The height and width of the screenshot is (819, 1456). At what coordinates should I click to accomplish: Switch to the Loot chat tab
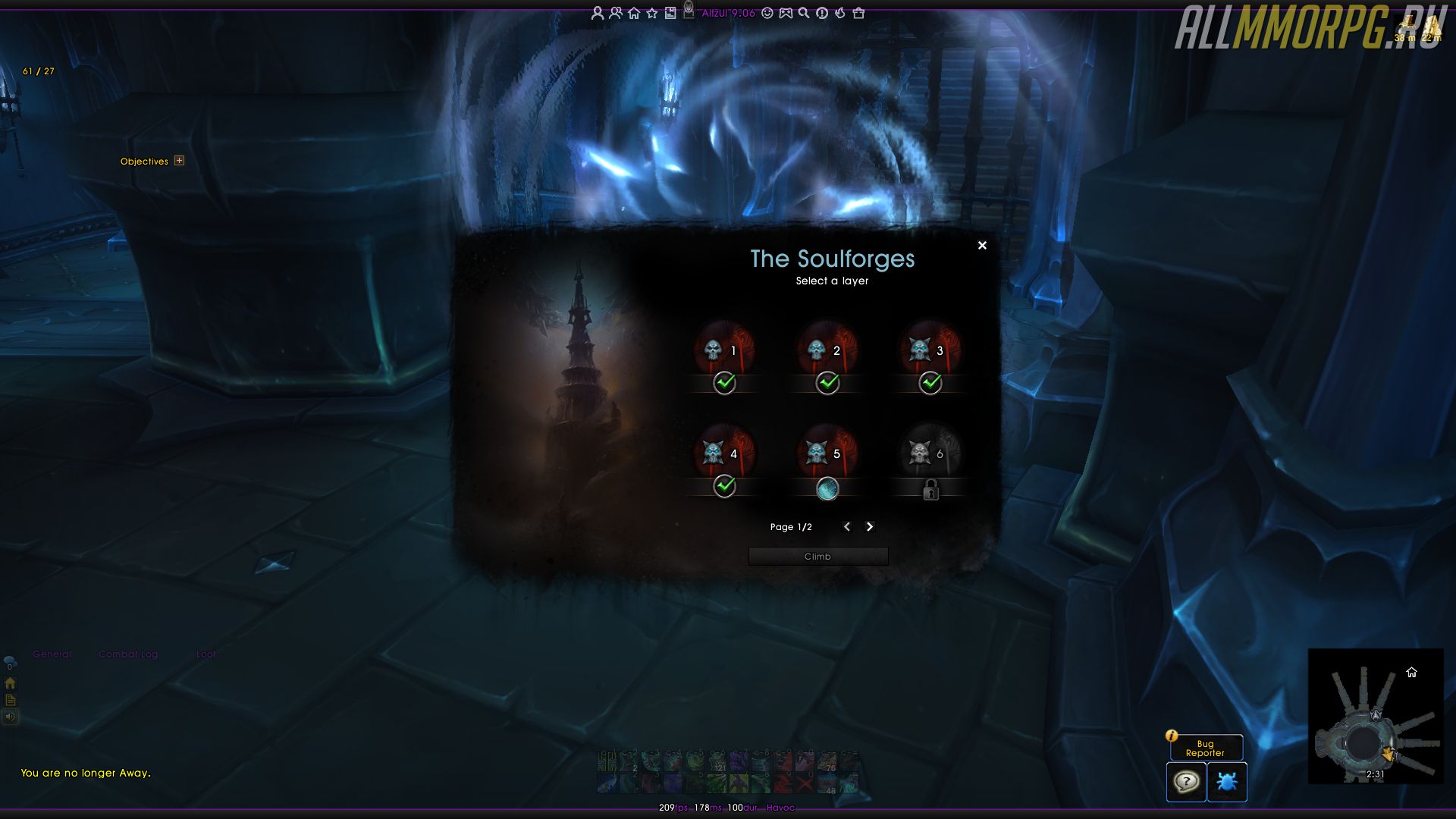[x=206, y=654]
